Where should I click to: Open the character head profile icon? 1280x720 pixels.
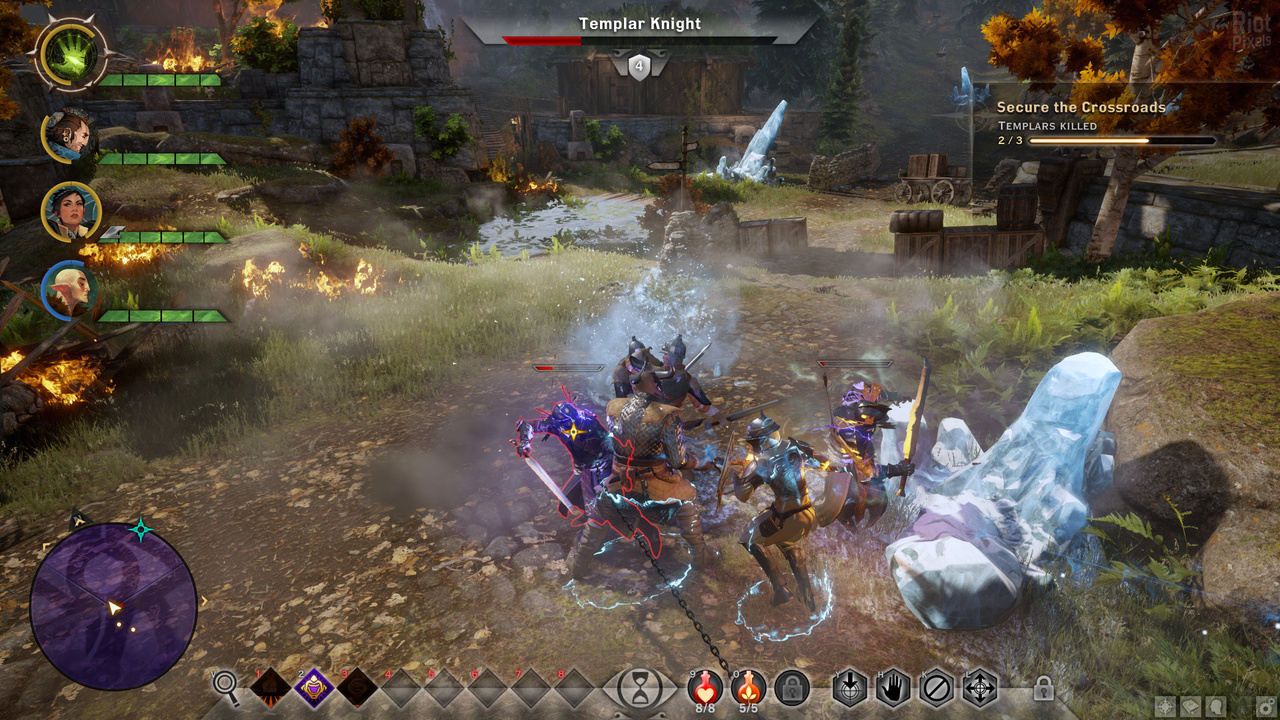[x=1217, y=706]
